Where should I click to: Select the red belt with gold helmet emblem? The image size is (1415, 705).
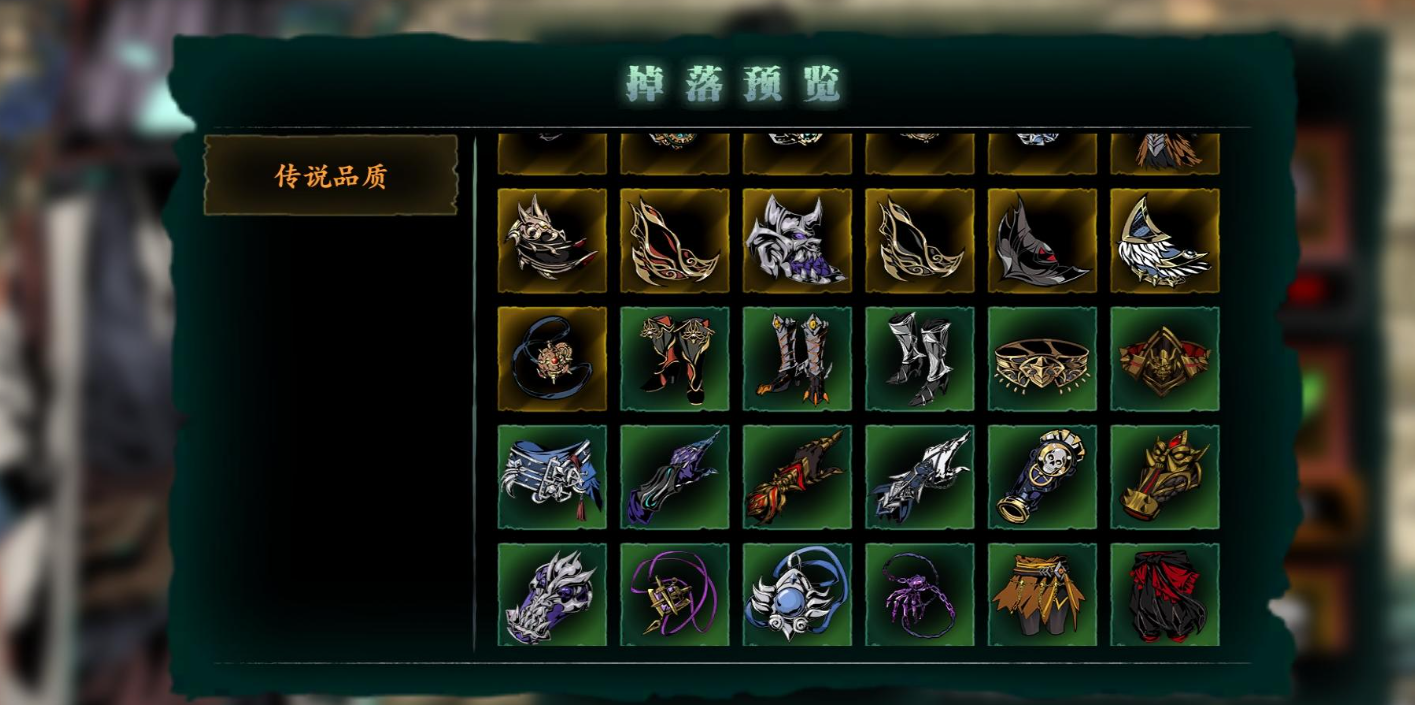tap(1164, 358)
